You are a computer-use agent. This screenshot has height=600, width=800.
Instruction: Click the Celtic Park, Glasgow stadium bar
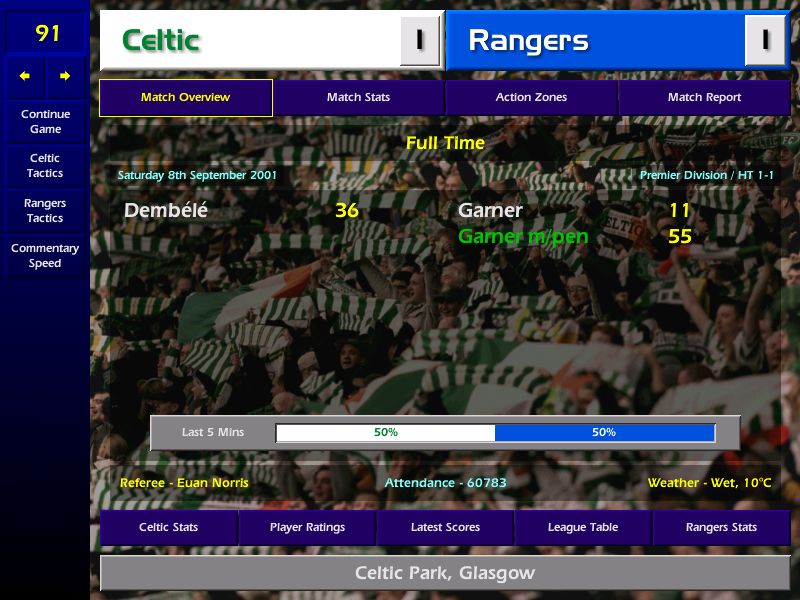click(445, 573)
